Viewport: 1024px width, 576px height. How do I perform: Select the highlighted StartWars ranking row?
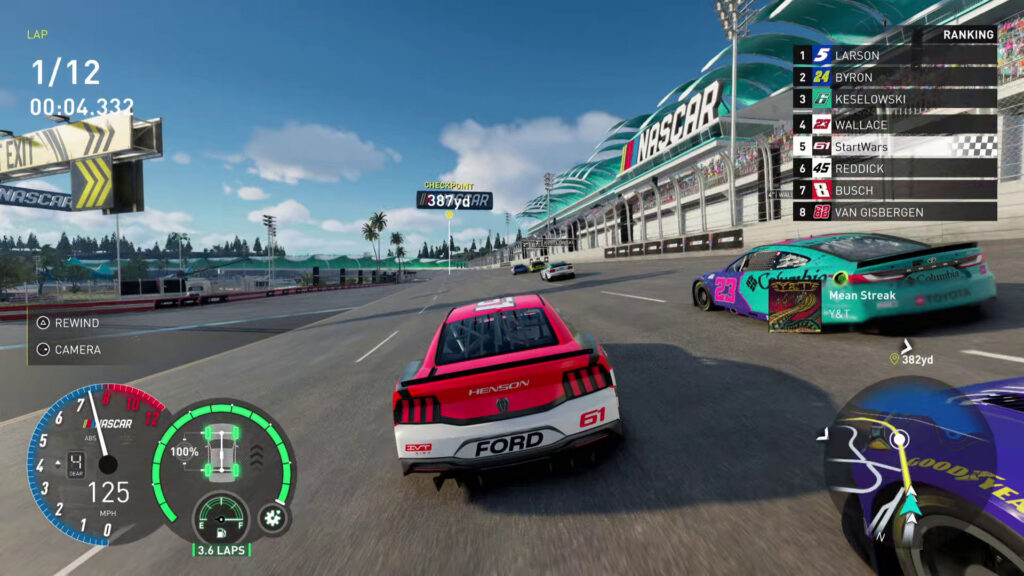point(895,146)
